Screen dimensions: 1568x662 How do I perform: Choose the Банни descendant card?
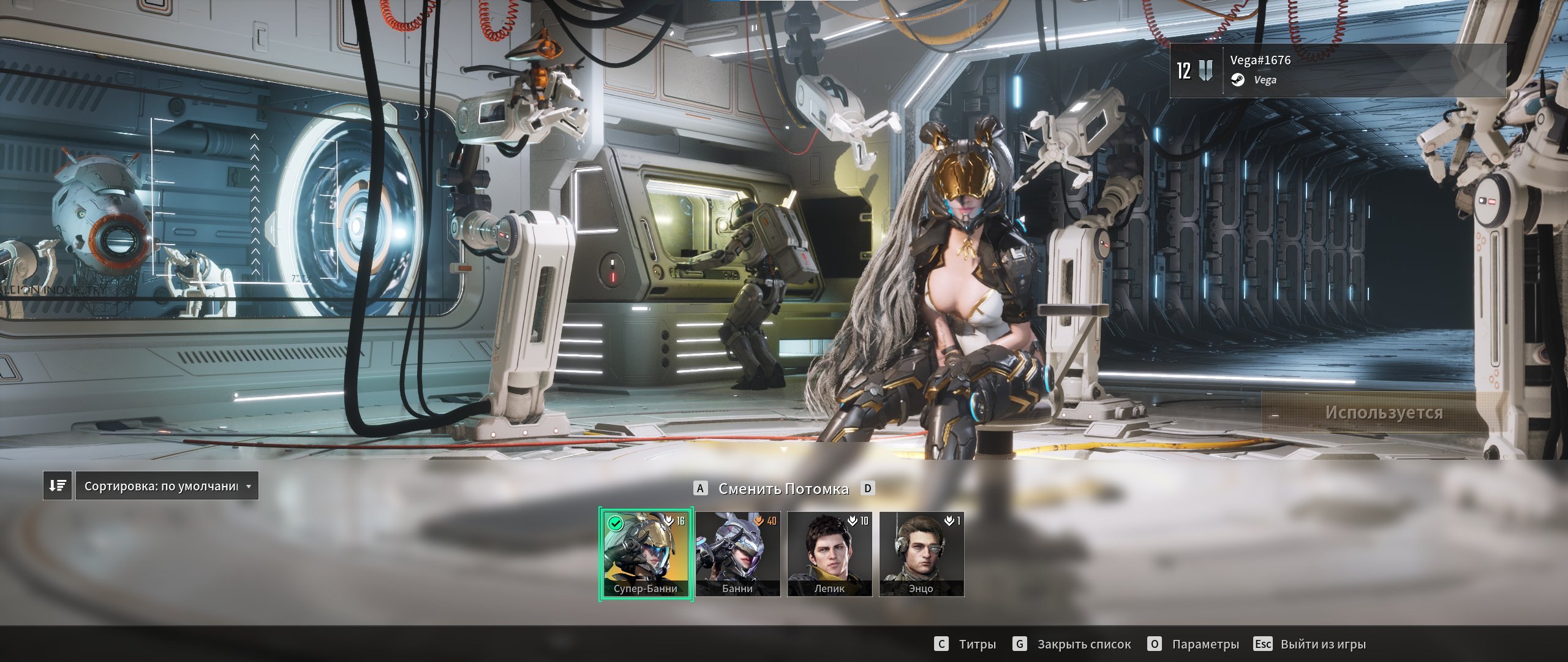point(737,554)
